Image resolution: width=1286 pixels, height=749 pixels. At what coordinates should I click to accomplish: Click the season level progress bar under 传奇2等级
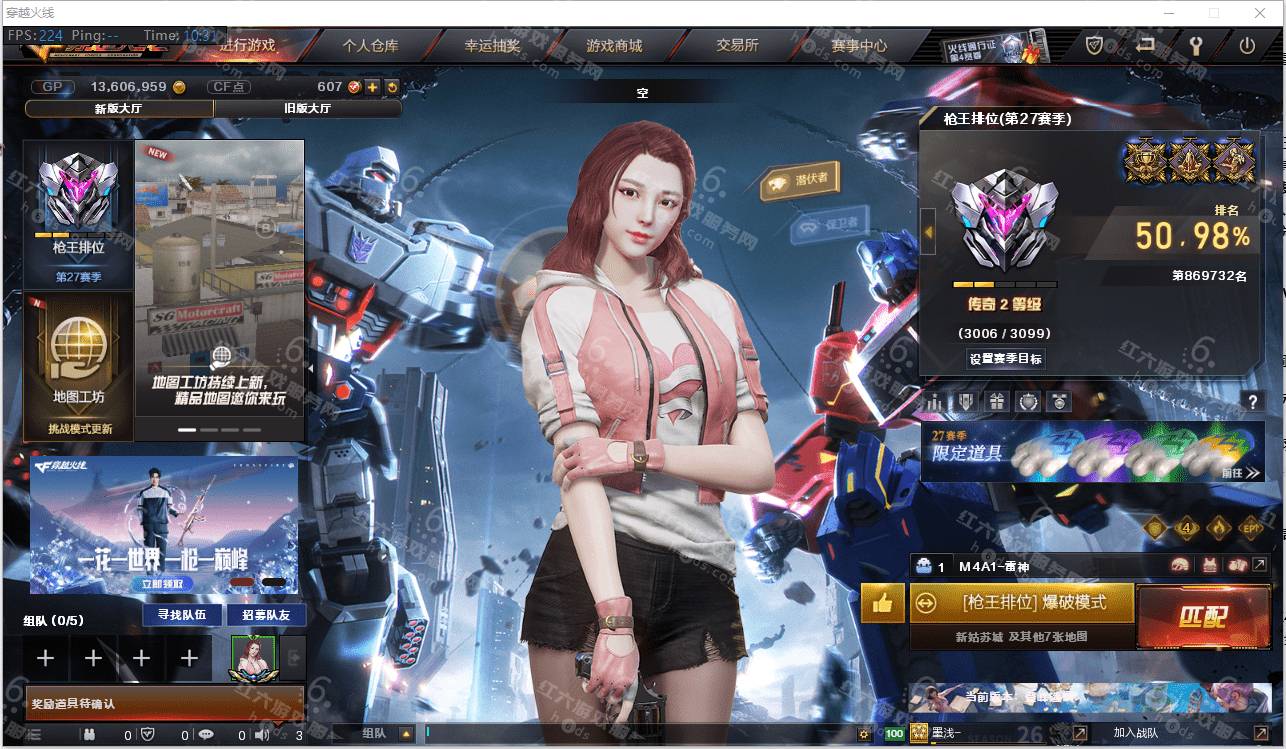click(1003, 284)
